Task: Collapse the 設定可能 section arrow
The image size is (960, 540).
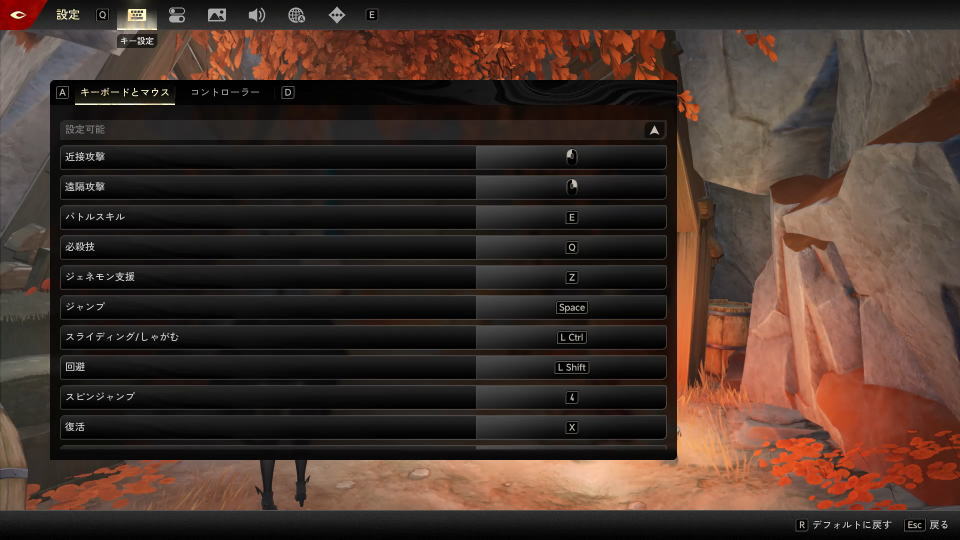Action: (x=654, y=129)
